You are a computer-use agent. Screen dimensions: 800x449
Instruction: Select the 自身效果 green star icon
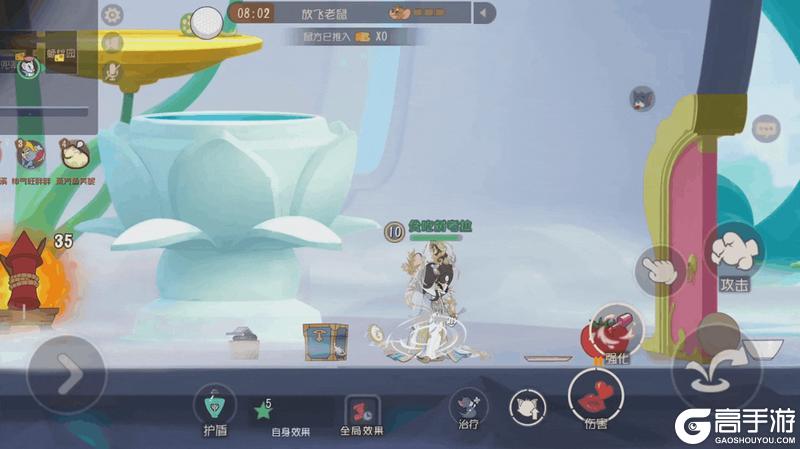click(x=264, y=409)
